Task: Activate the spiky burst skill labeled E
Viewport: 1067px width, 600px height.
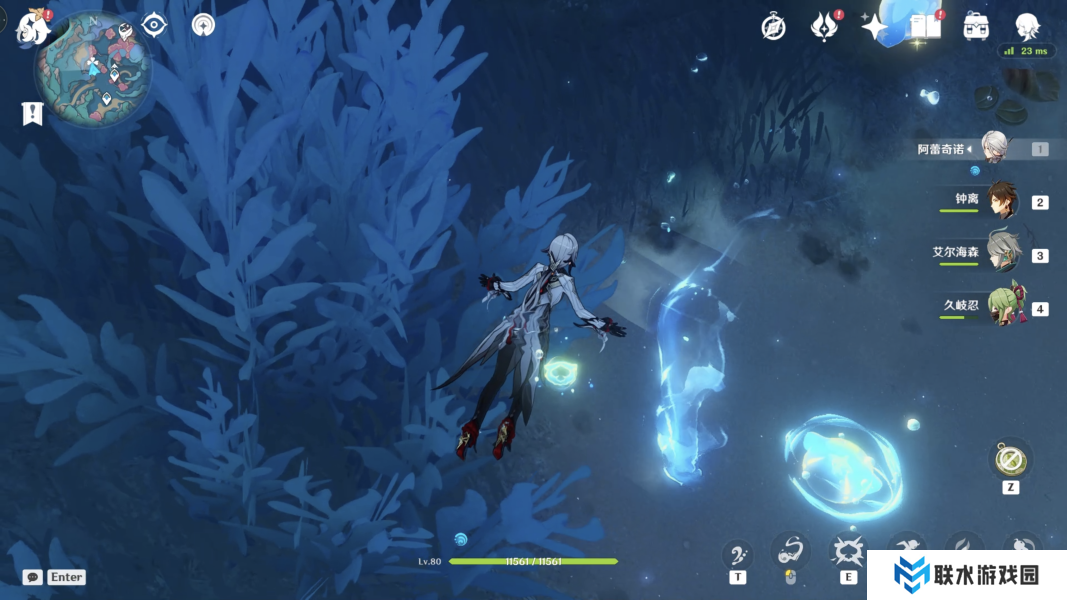Action: tap(849, 551)
